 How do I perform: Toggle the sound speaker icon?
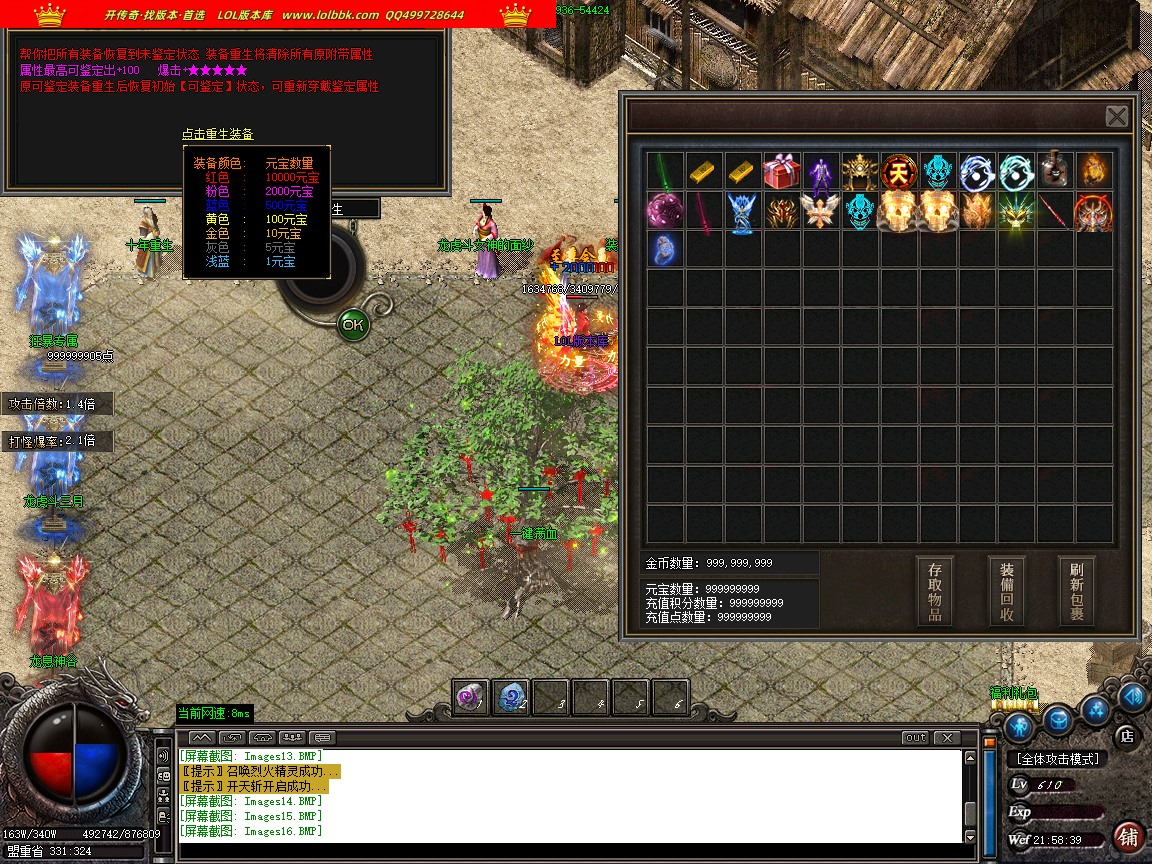tap(1133, 696)
